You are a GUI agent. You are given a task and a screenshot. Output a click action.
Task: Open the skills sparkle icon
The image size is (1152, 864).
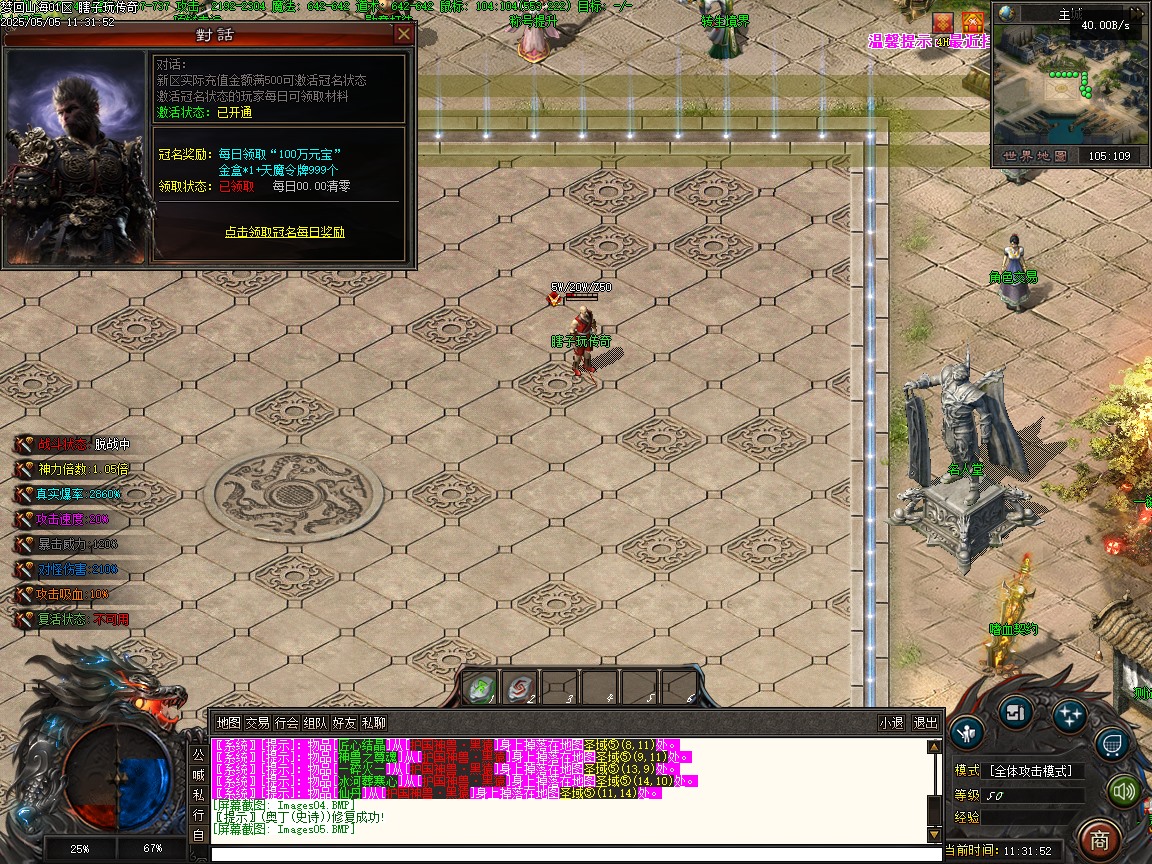click(1069, 714)
